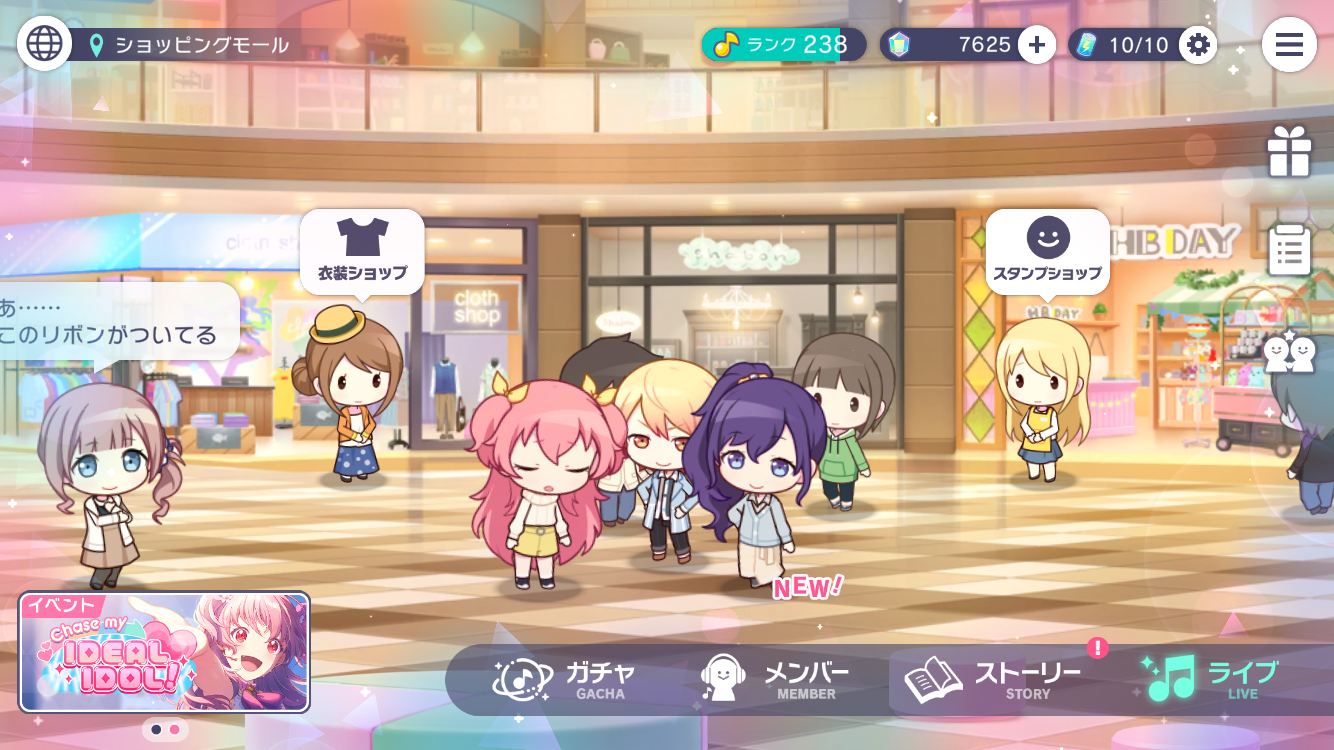Open the hamburger main menu
This screenshot has width=1334, height=750.
click(x=1288, y=44)
